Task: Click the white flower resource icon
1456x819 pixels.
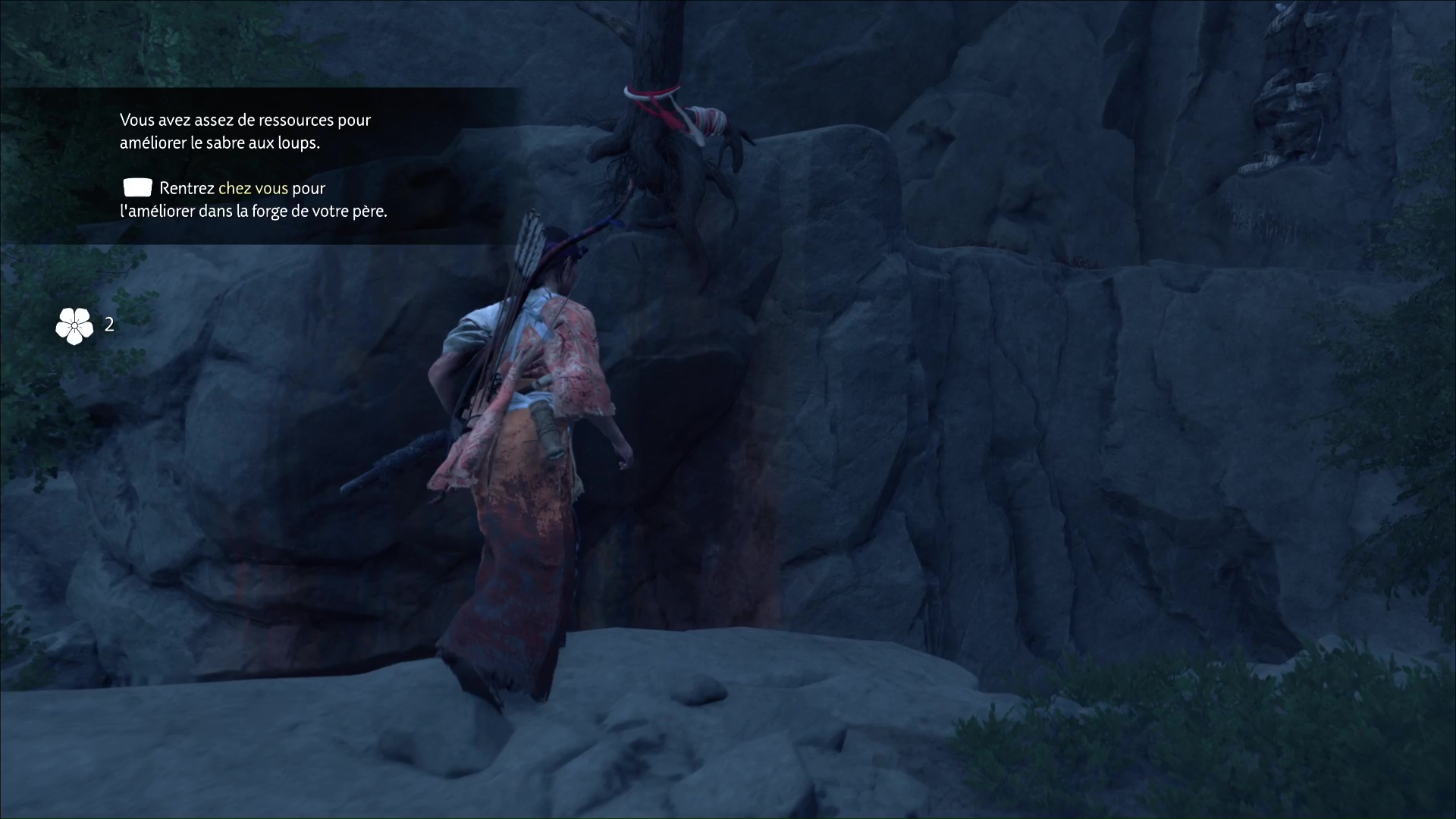Action: point(74,326)
